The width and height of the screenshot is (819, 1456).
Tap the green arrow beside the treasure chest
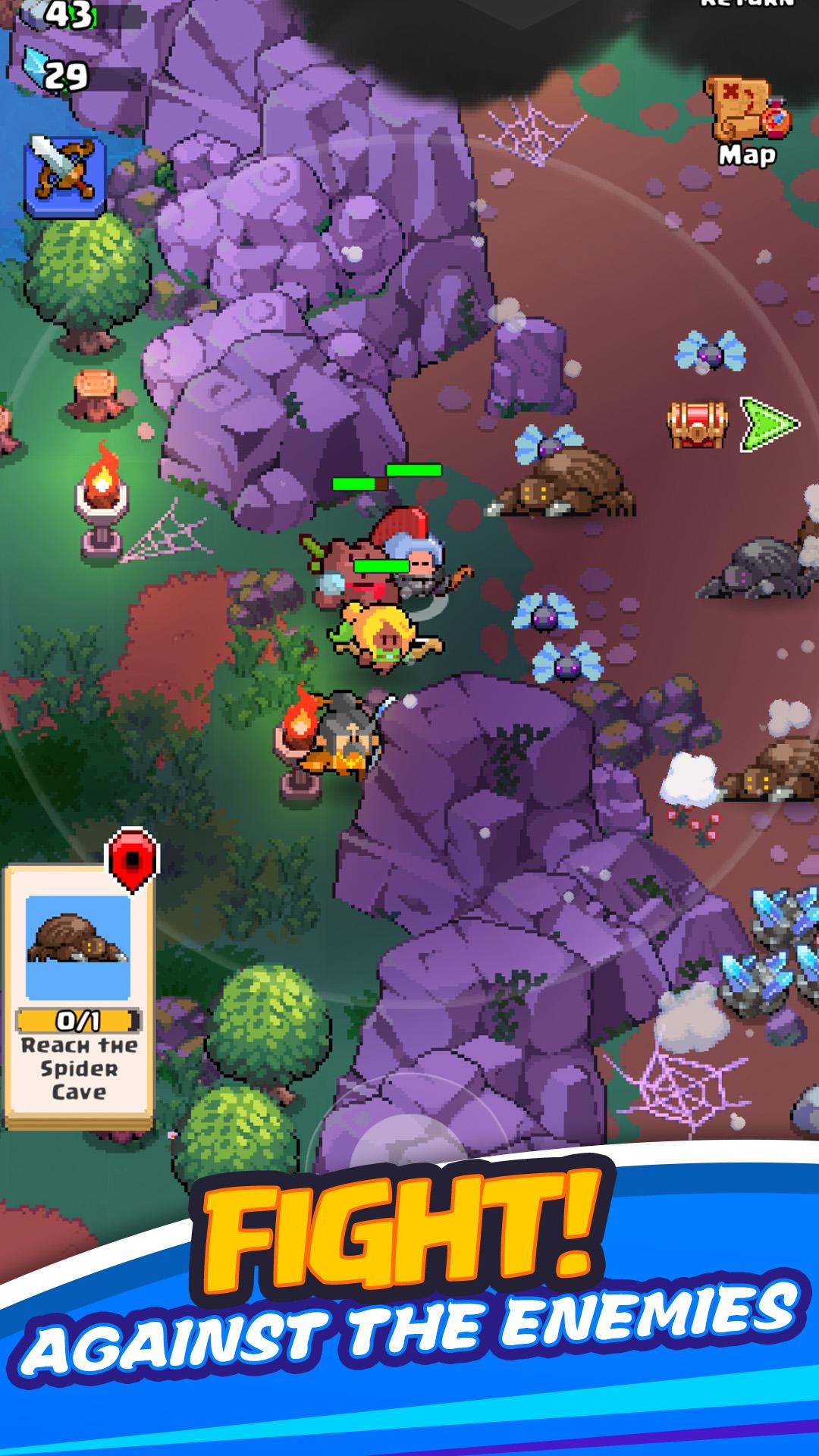[767, 425]
